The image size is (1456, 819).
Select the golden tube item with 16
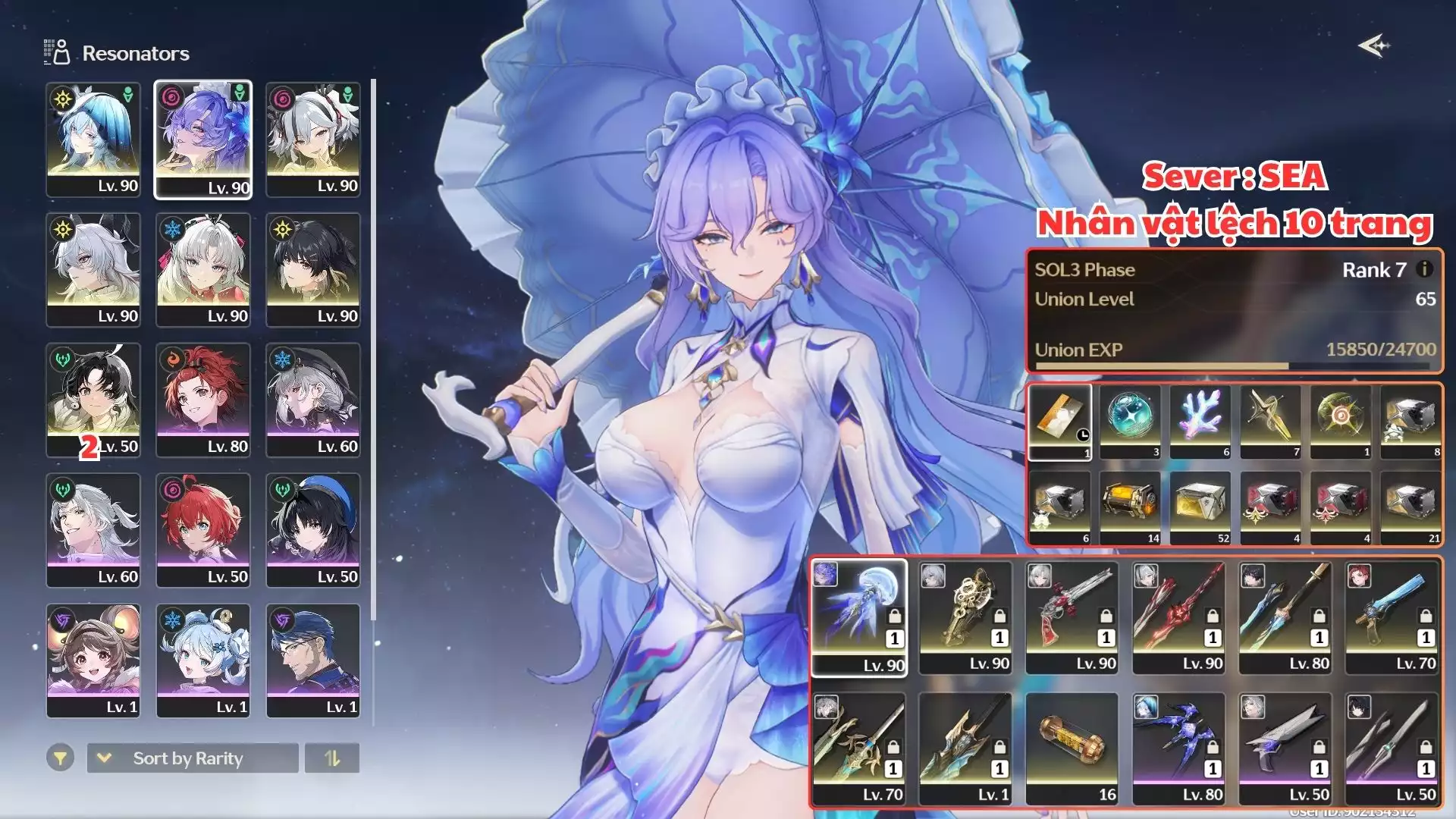(1072, 748)
